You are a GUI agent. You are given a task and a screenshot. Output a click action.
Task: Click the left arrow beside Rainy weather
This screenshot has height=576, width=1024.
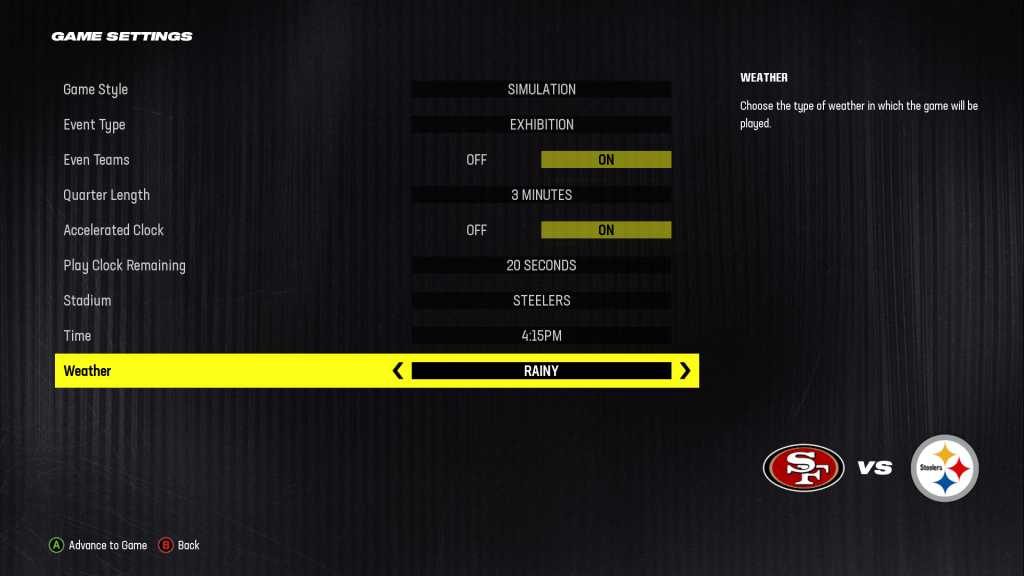coord(398,371)
